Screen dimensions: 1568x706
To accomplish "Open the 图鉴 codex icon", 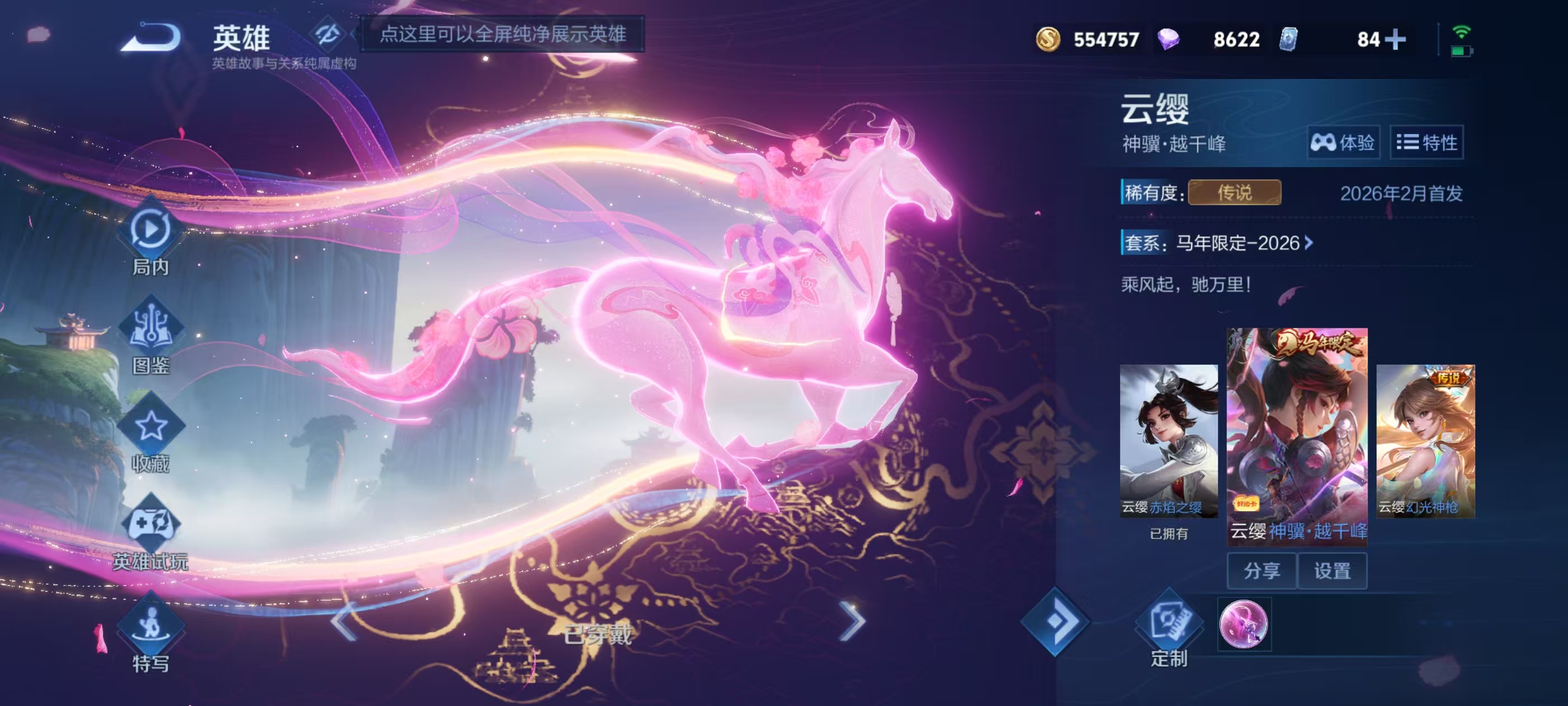I will tap(150, 329).
